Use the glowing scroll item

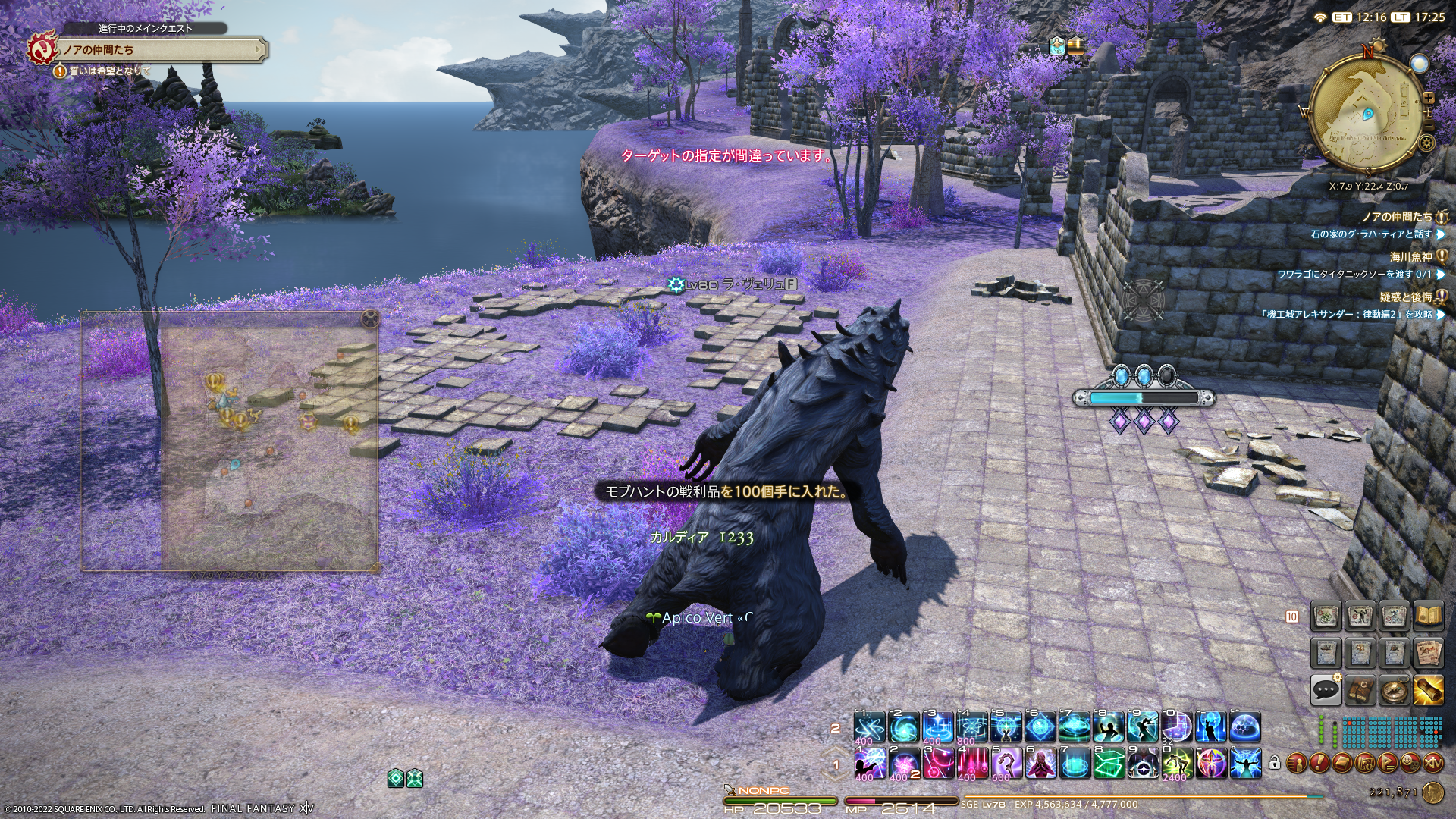point(1428,689)
